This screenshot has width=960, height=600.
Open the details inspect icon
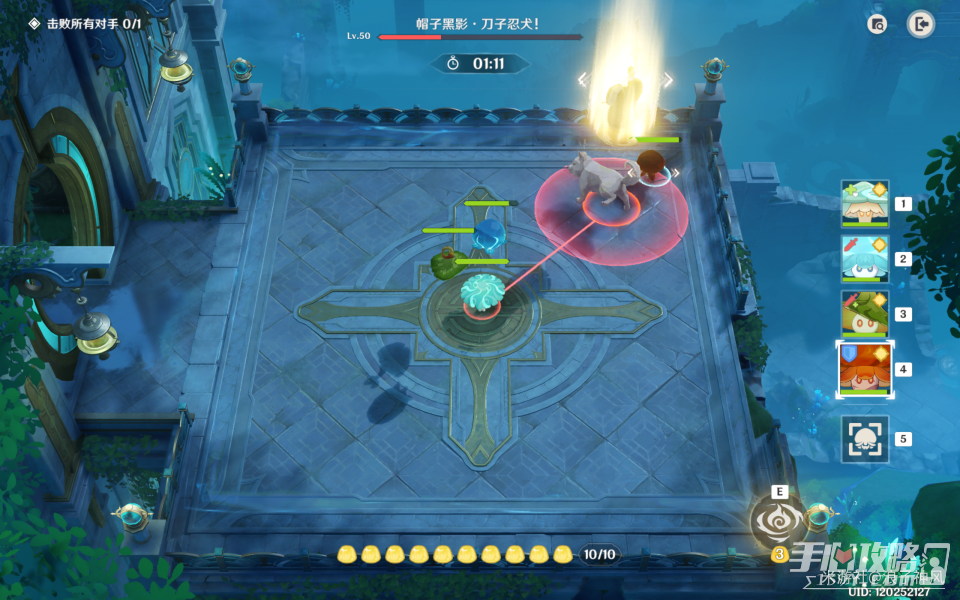coord(878,24)
